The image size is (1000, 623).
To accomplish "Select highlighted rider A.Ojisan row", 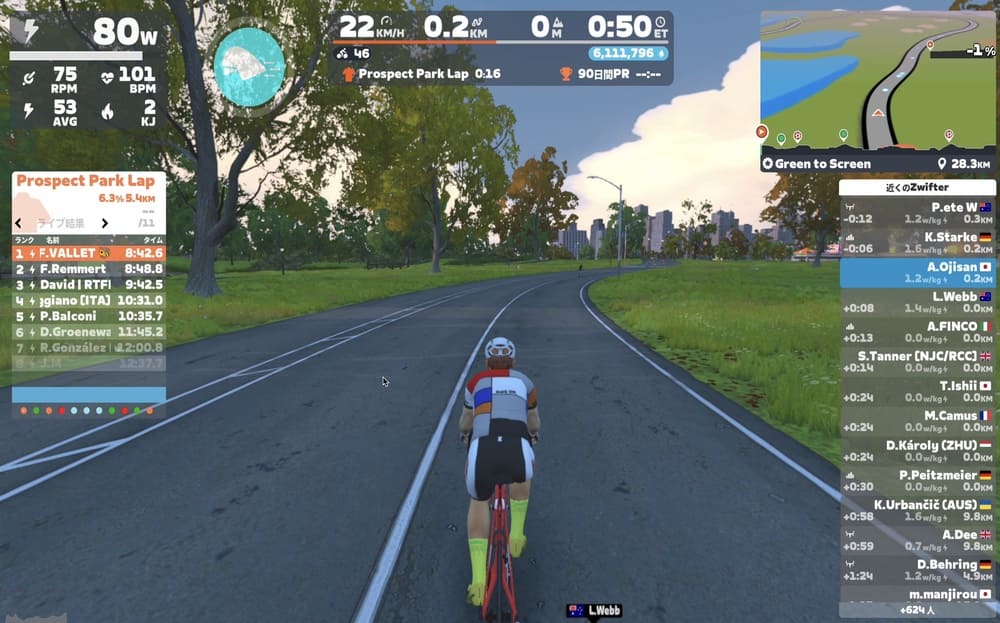I will click(917, 272).
